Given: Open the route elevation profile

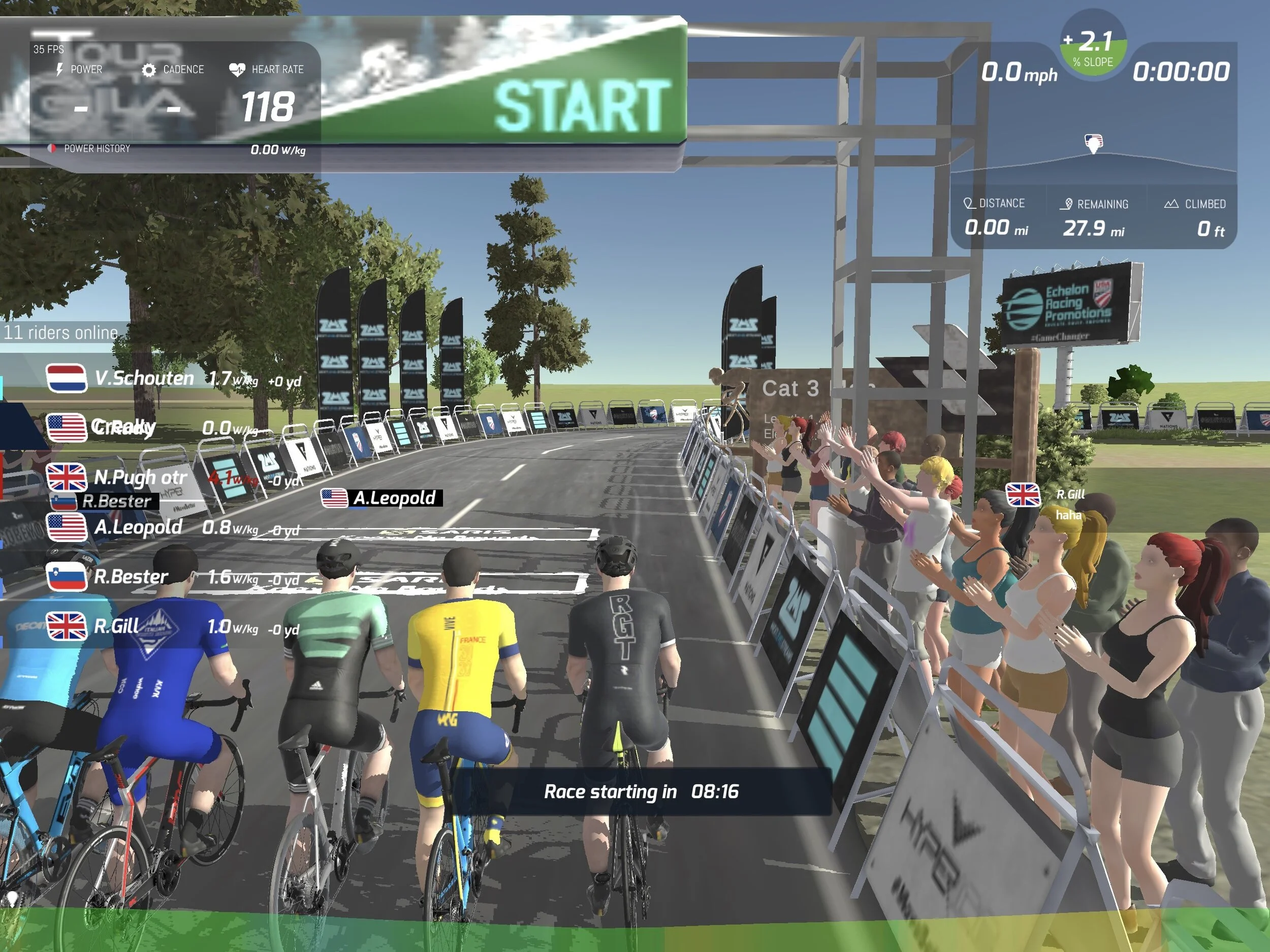Looking at the screenshot, I should coord(1093,161).
